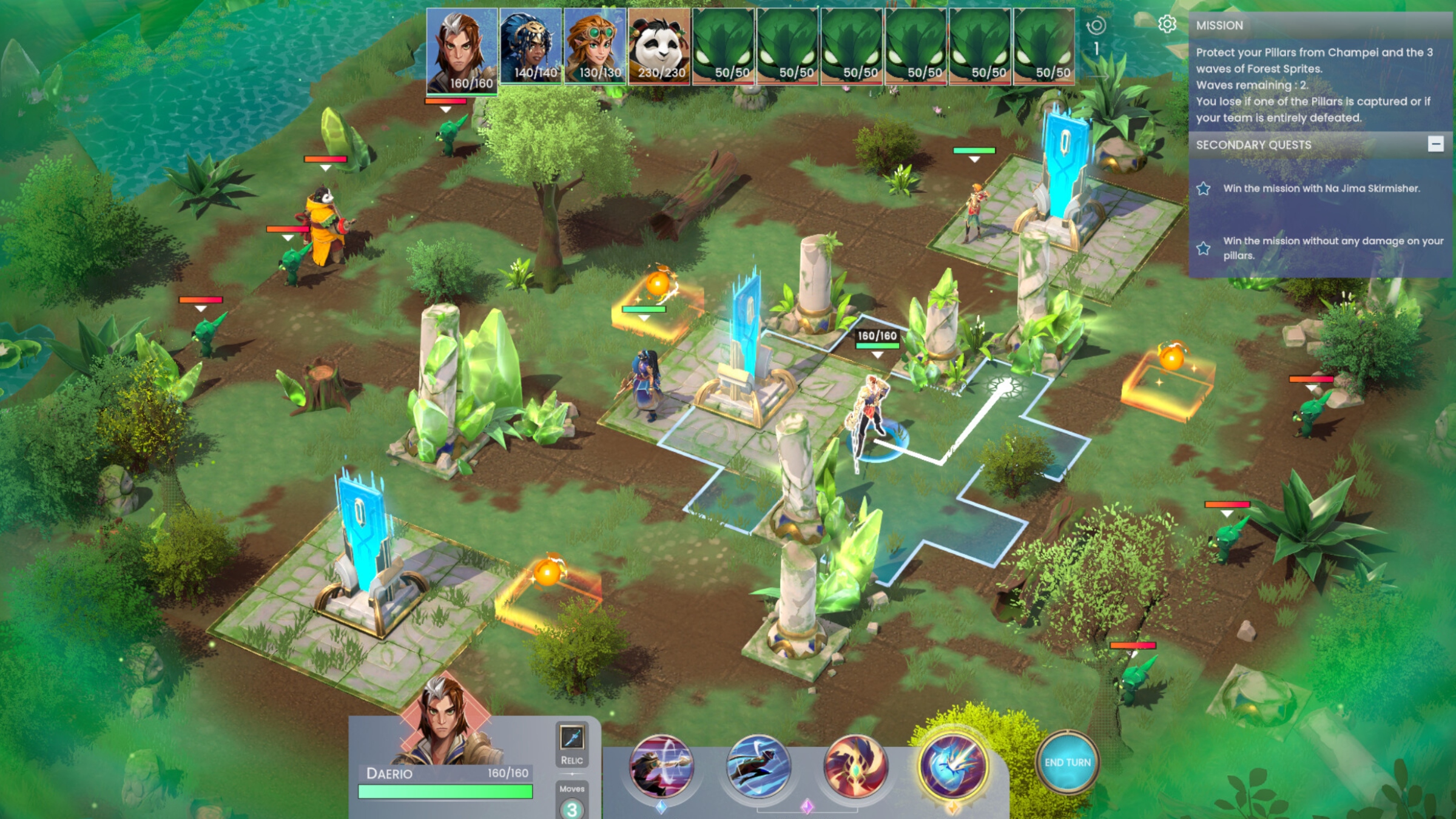Click the turn counter cycle icon
Screen dimensions: 1456x819
coord(1096,25)
